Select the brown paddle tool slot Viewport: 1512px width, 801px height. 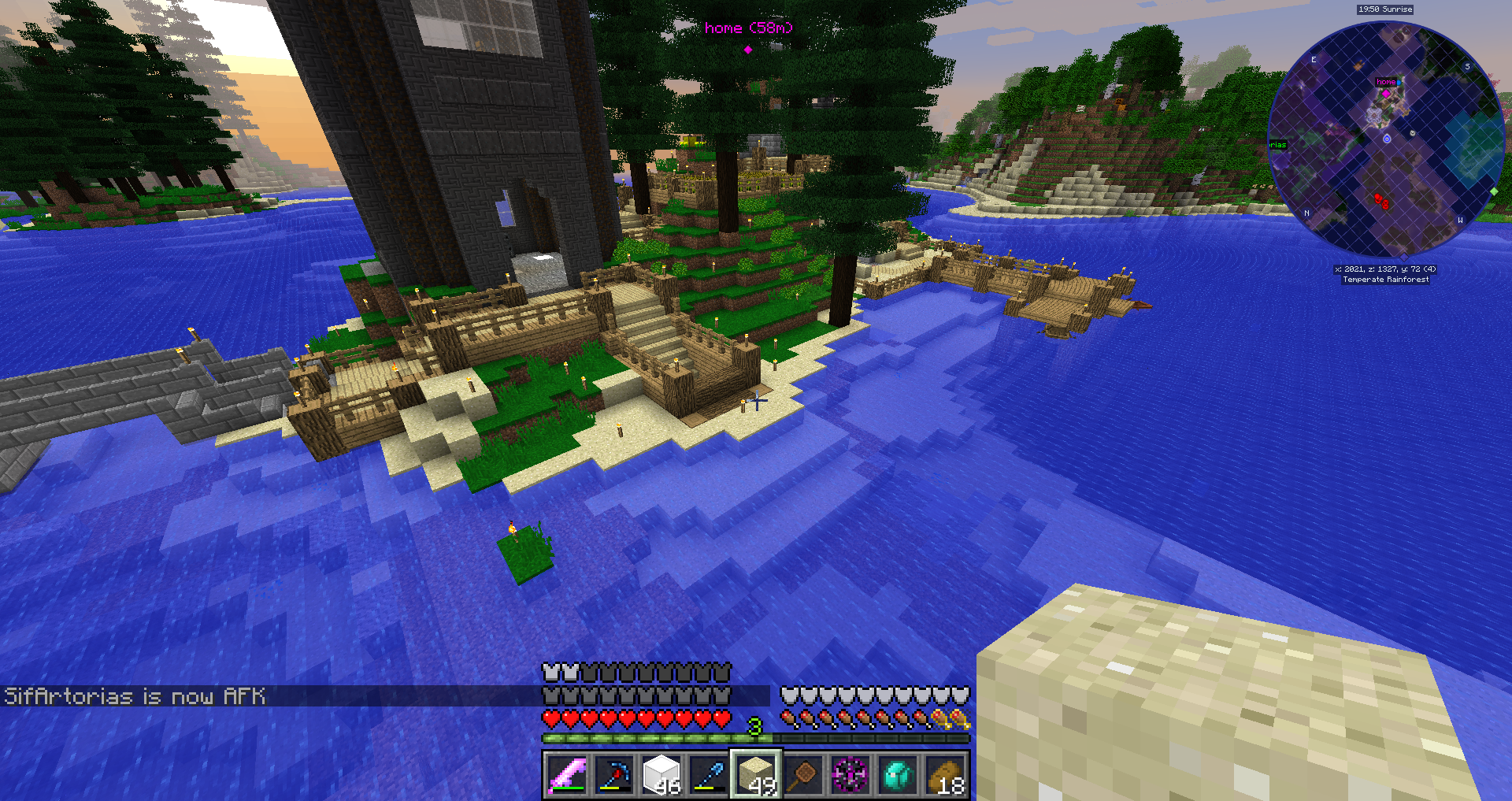[803, 775]
